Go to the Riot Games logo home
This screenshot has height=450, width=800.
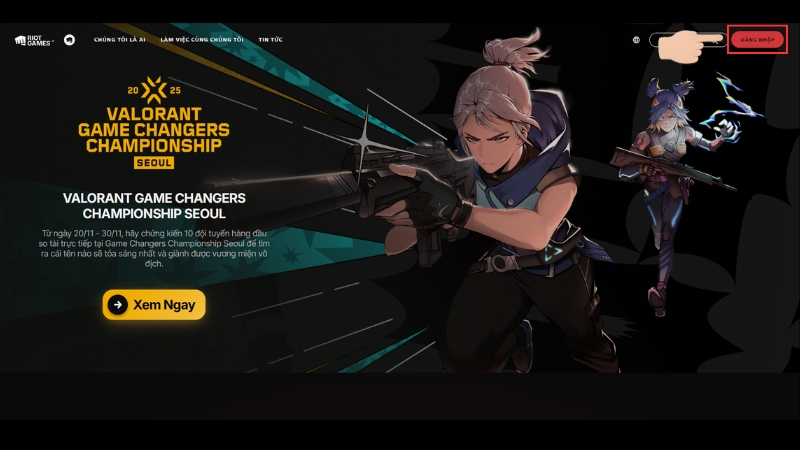point(34,40)
